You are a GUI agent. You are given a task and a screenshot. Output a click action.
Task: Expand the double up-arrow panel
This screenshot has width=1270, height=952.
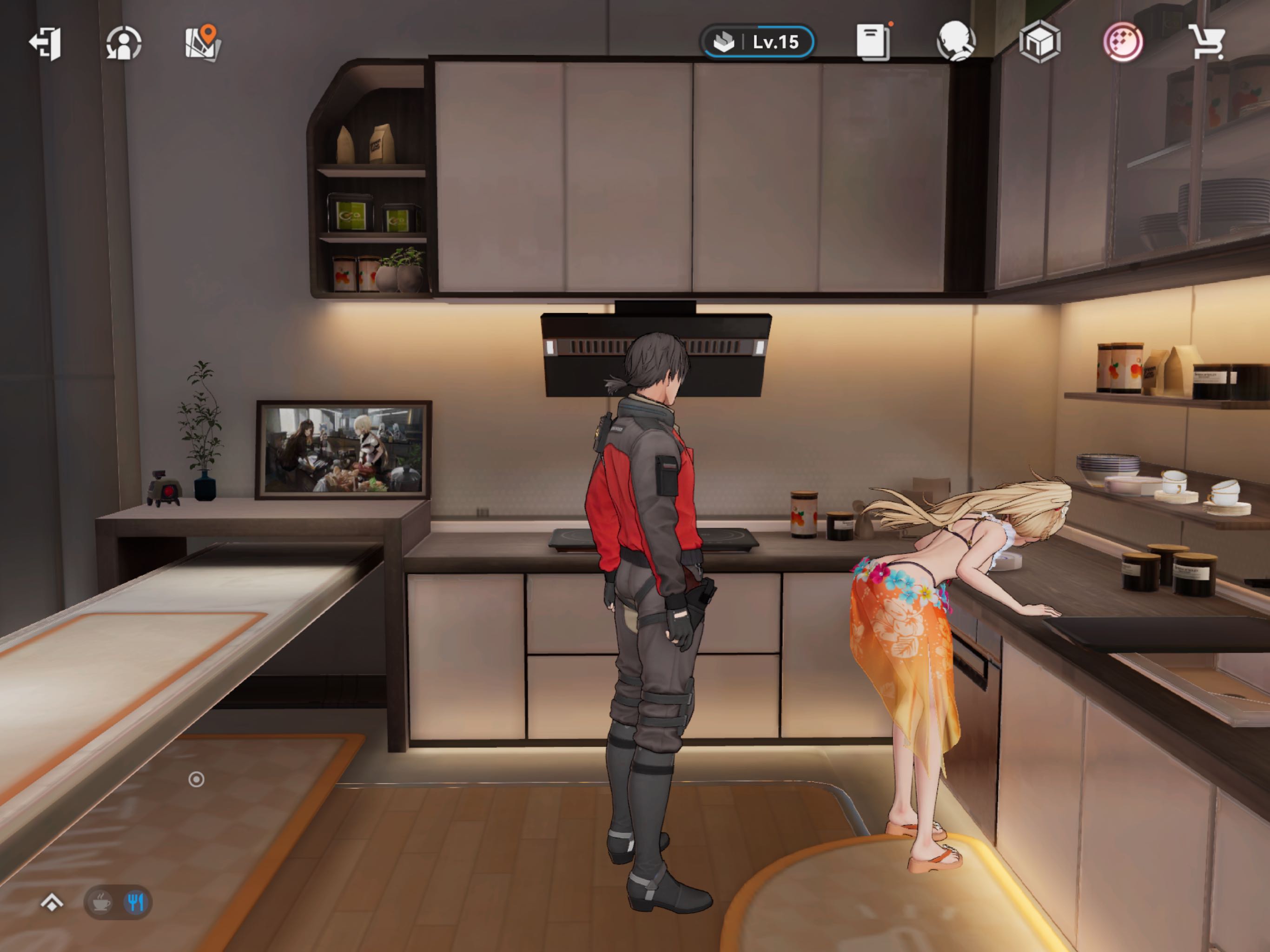[x=52, y=903]
